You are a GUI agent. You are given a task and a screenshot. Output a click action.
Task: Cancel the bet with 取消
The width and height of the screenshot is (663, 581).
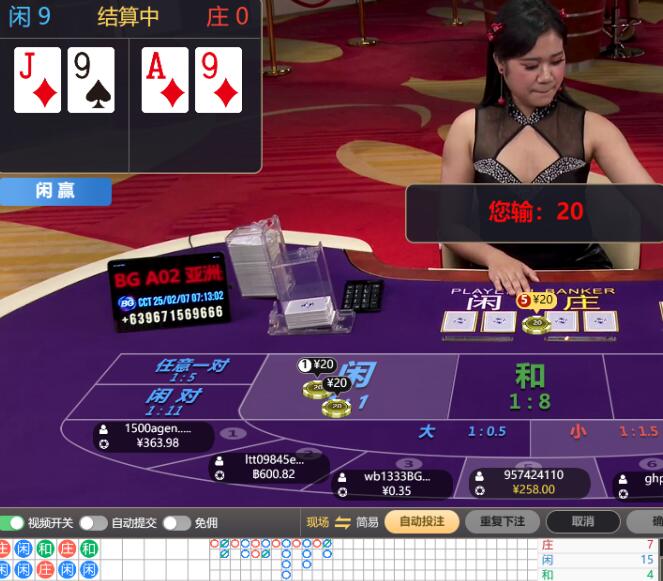[583, 522]
